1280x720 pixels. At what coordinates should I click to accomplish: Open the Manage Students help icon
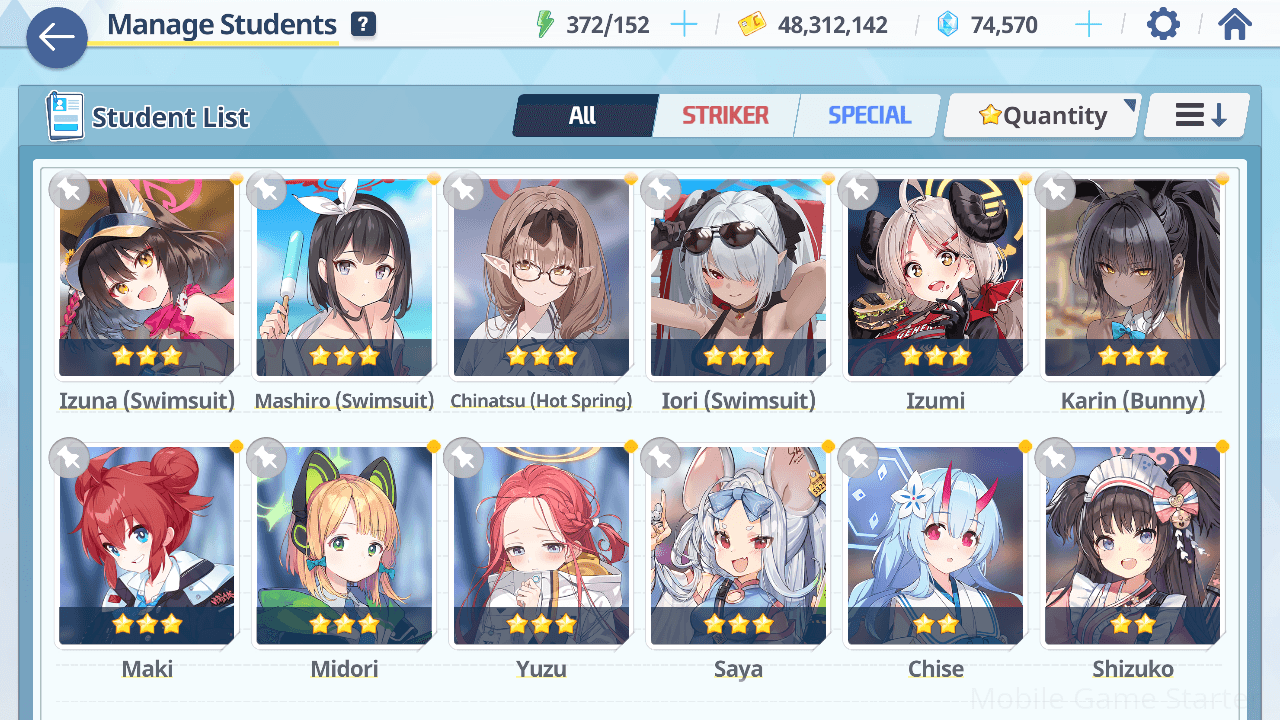click(363, 25)
